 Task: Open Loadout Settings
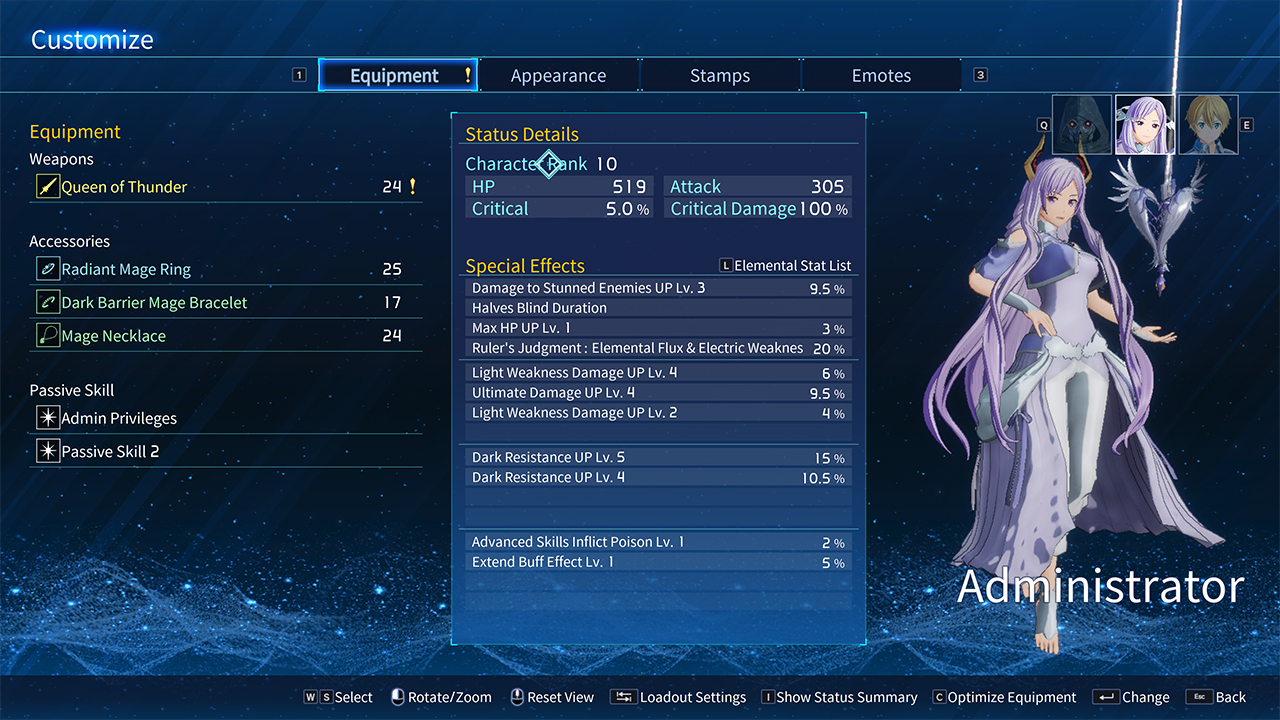[681, 698]
